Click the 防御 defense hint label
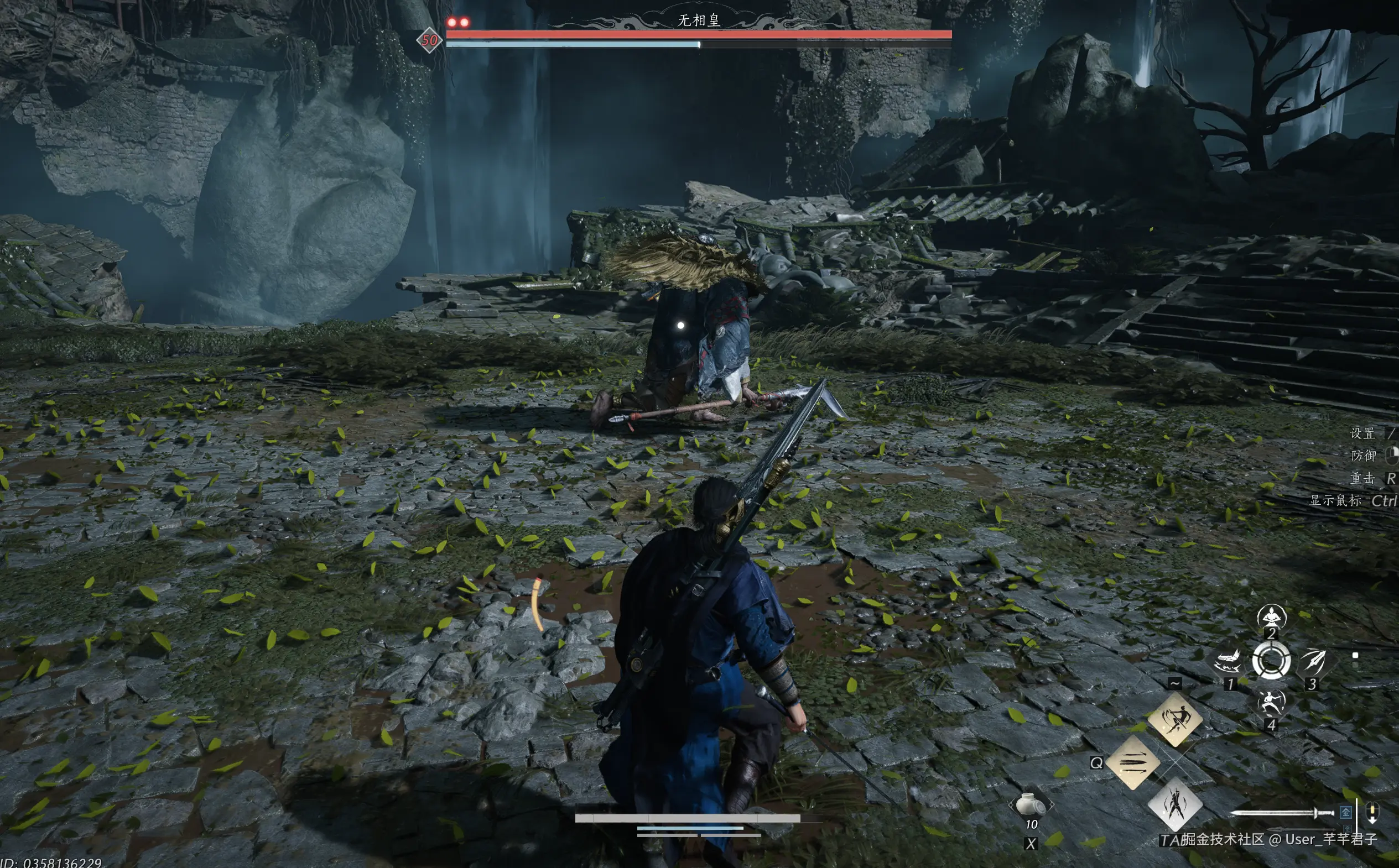Viewport: 1399px width, 868px height. click(x=1364, y=456)
